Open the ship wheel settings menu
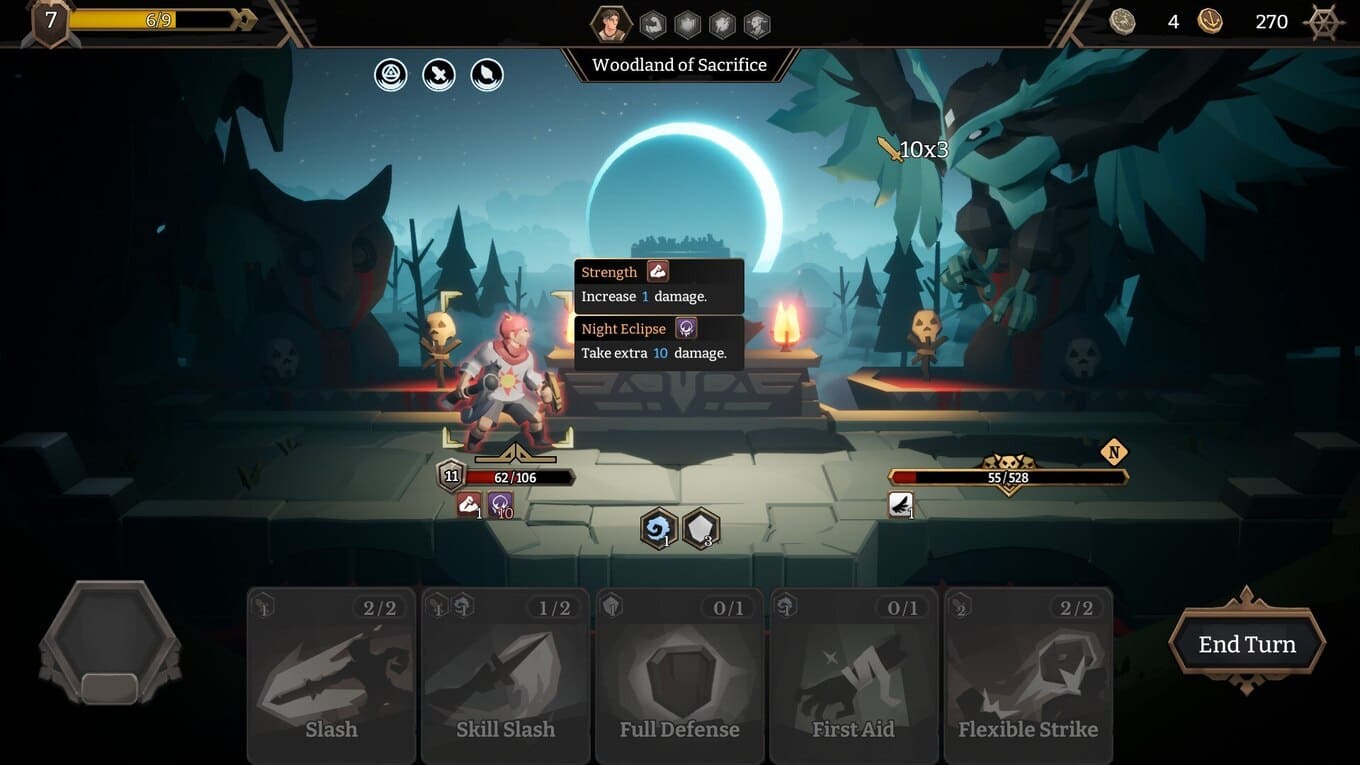Image resolution: width=1360 pixels, height=765 pixels. click(x=1324, y=22)
